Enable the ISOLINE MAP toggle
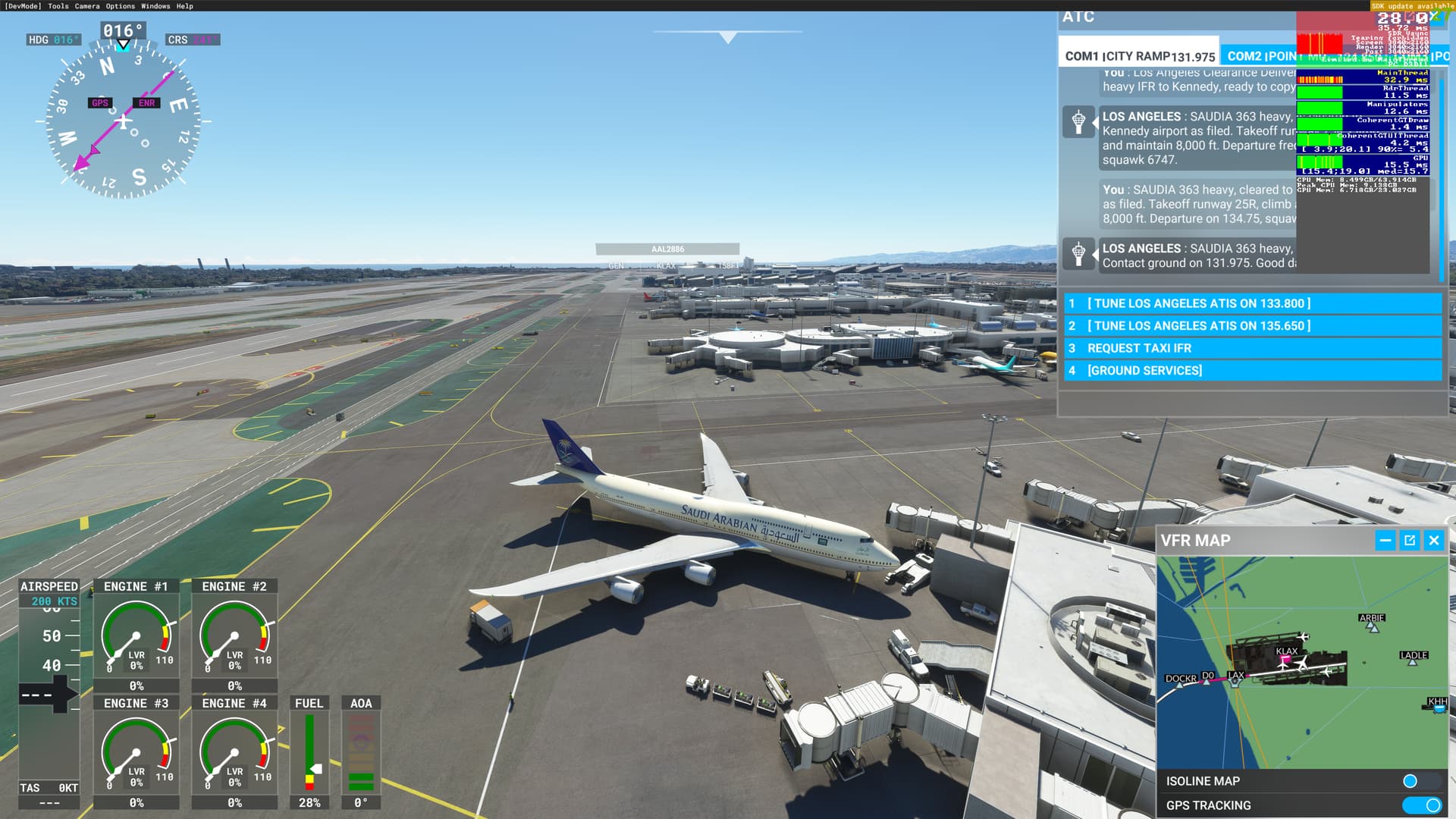The height and width of the screenshot is (819, 1456). [x=1411, y=780]
